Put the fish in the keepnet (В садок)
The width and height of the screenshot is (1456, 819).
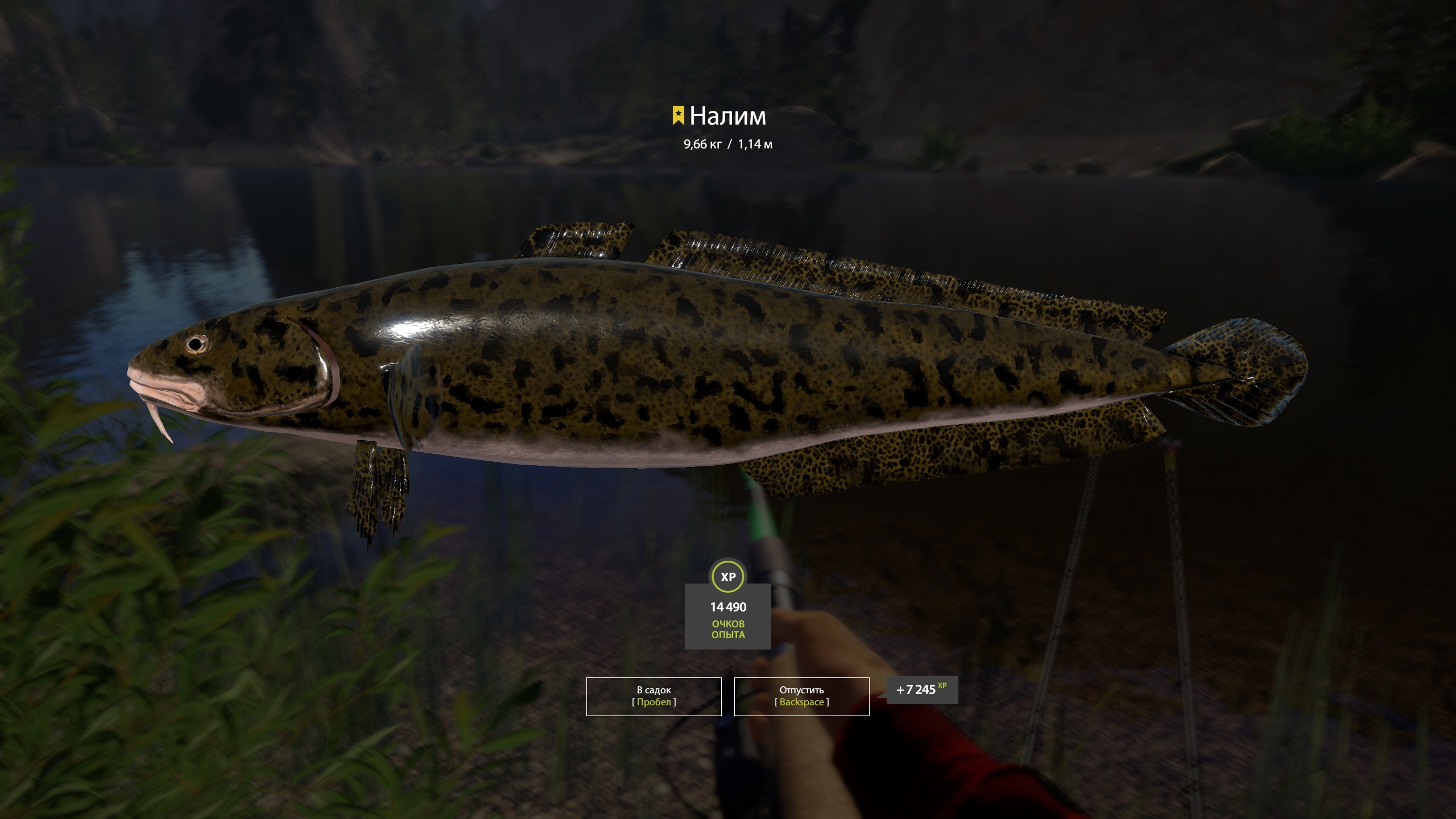[x=653, y=696]
